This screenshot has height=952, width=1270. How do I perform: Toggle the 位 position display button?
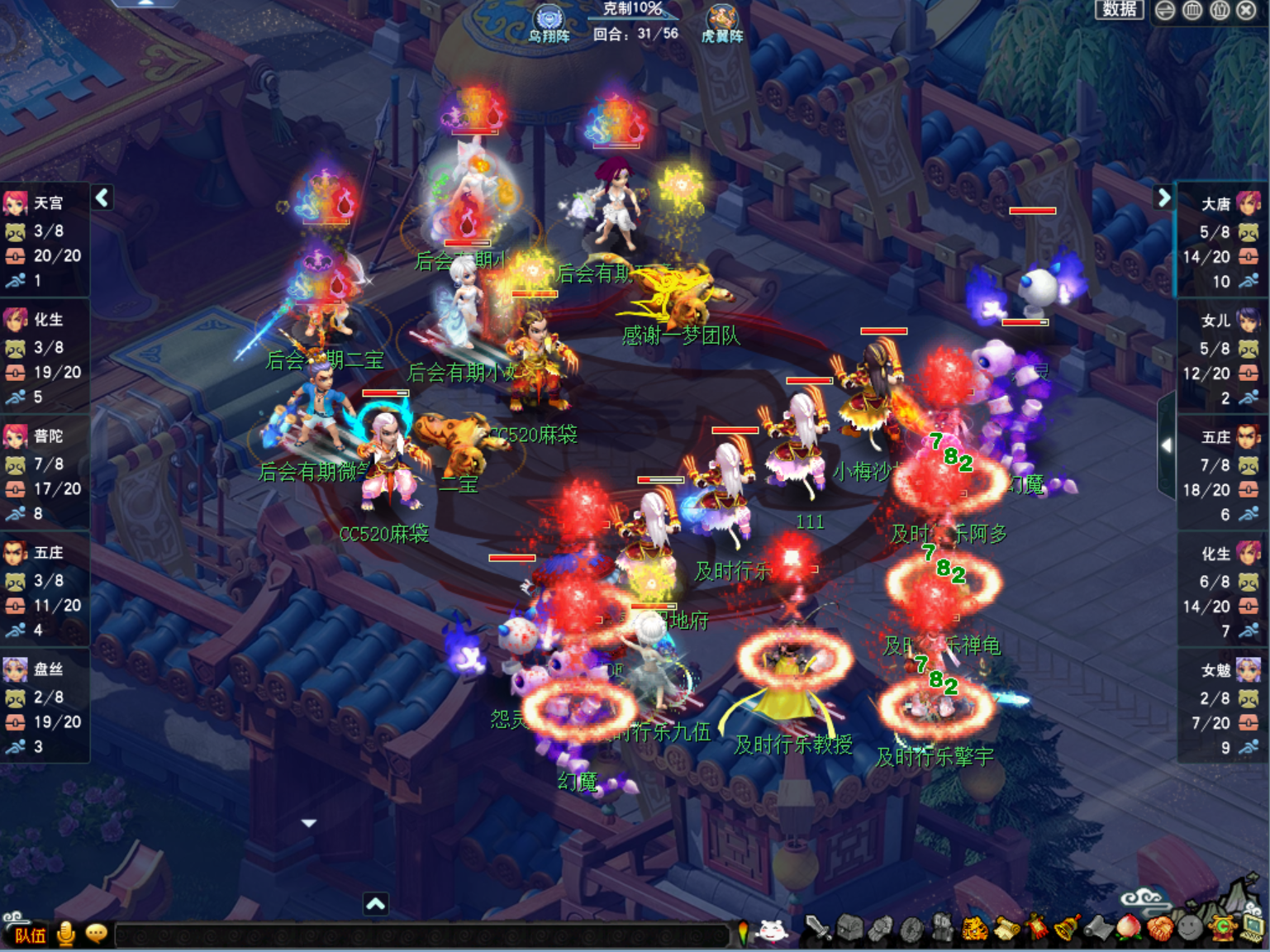pos(1220,10)
